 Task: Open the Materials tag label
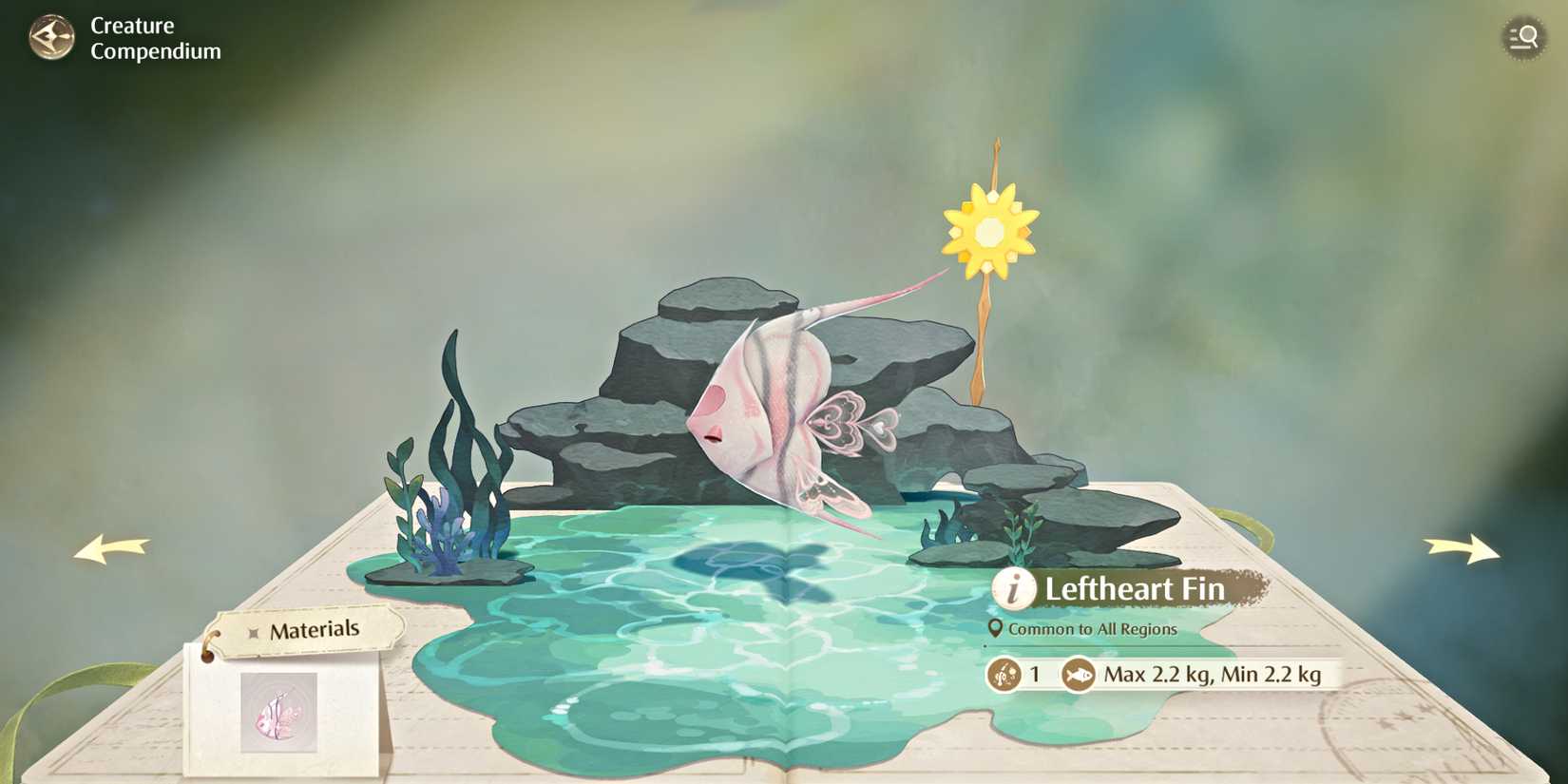point(315,628)
